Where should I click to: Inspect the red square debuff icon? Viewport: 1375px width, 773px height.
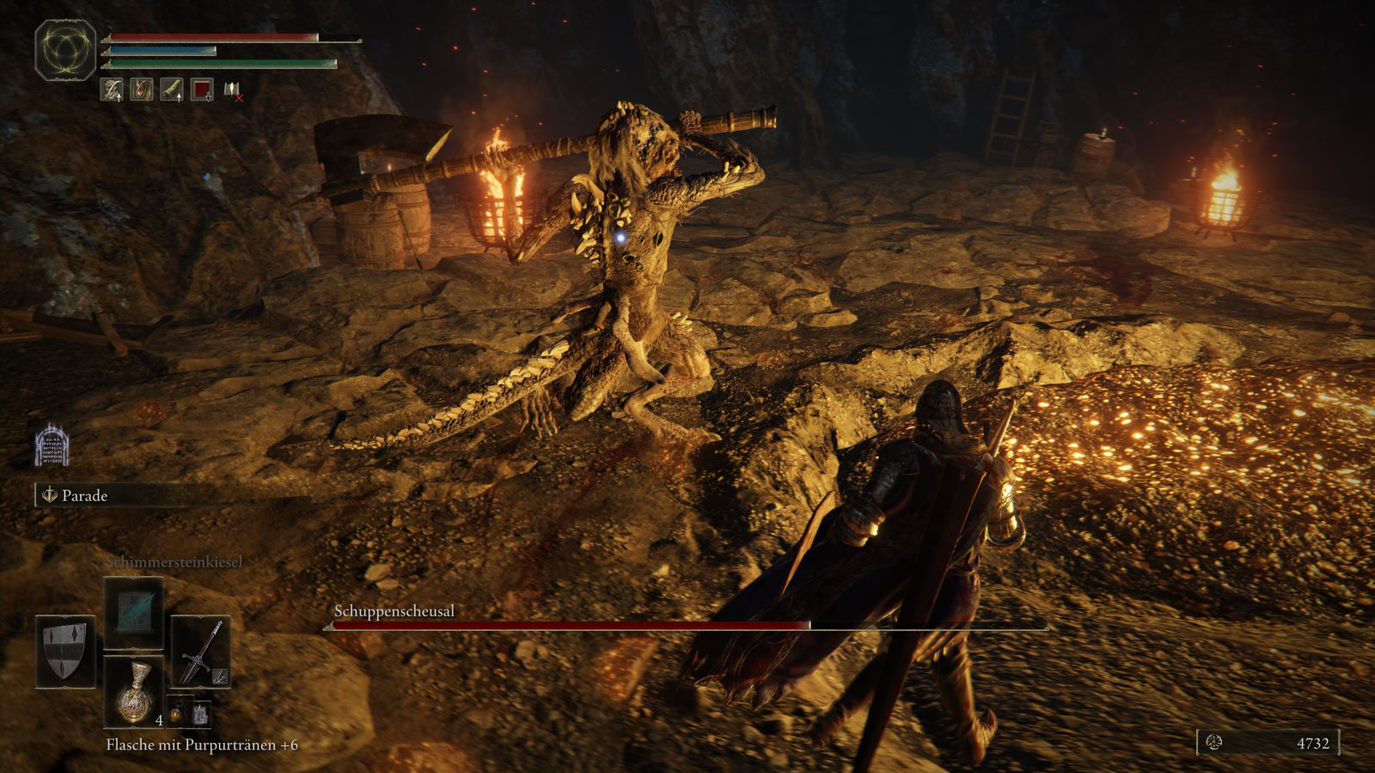pos(202,90)
